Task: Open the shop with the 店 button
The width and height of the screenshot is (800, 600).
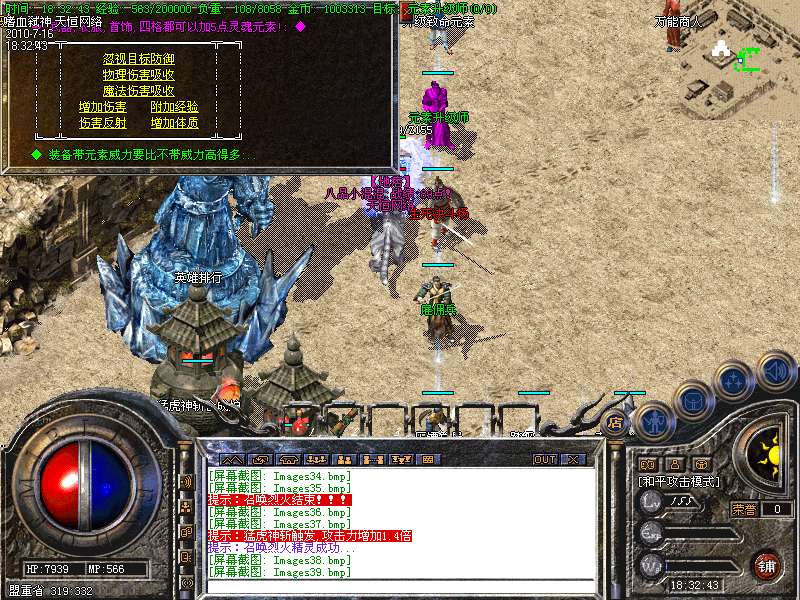Action: [x=616, y=423]
